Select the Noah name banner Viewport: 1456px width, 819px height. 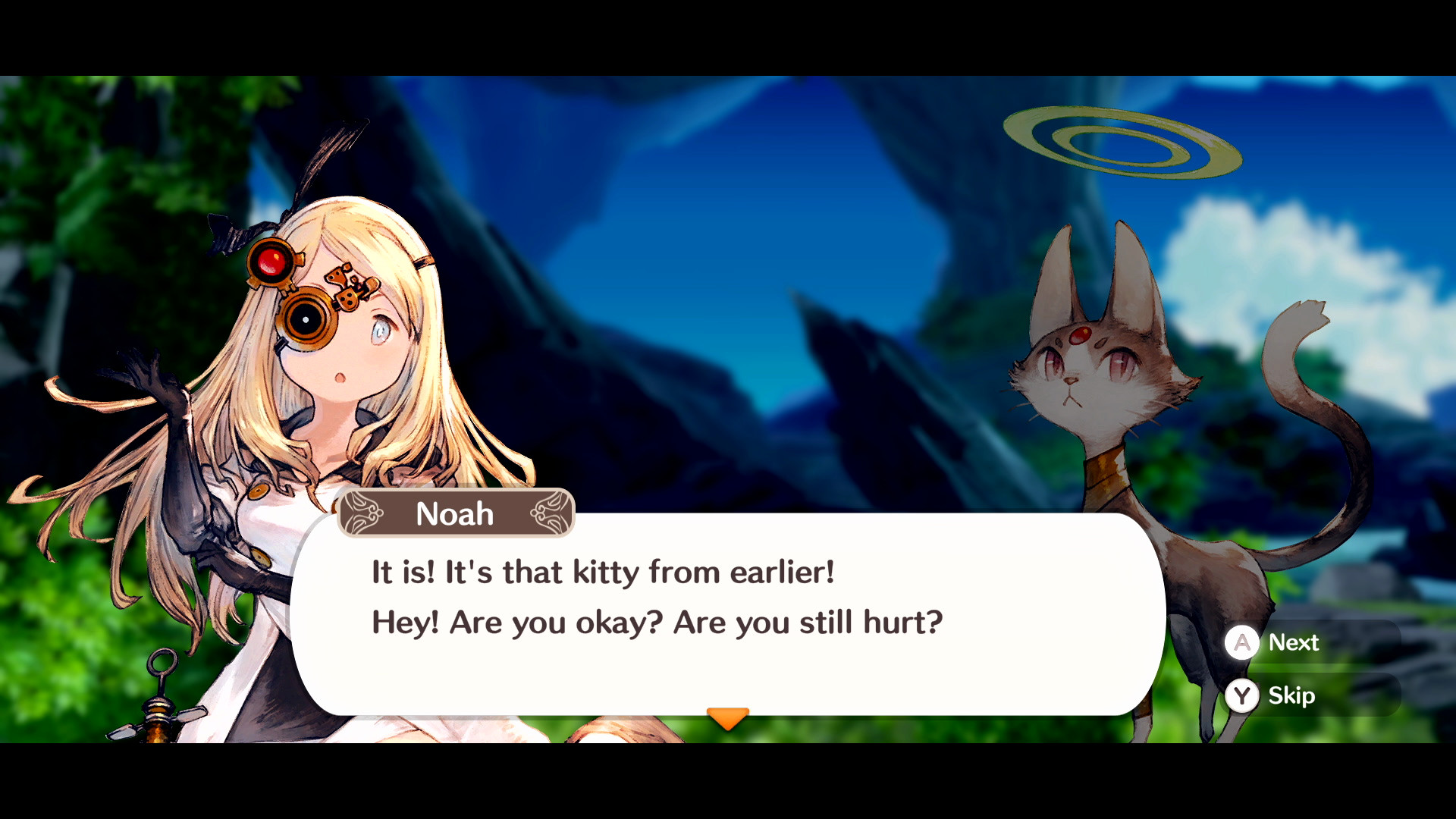pyautogui.click(x=455, y=513)
